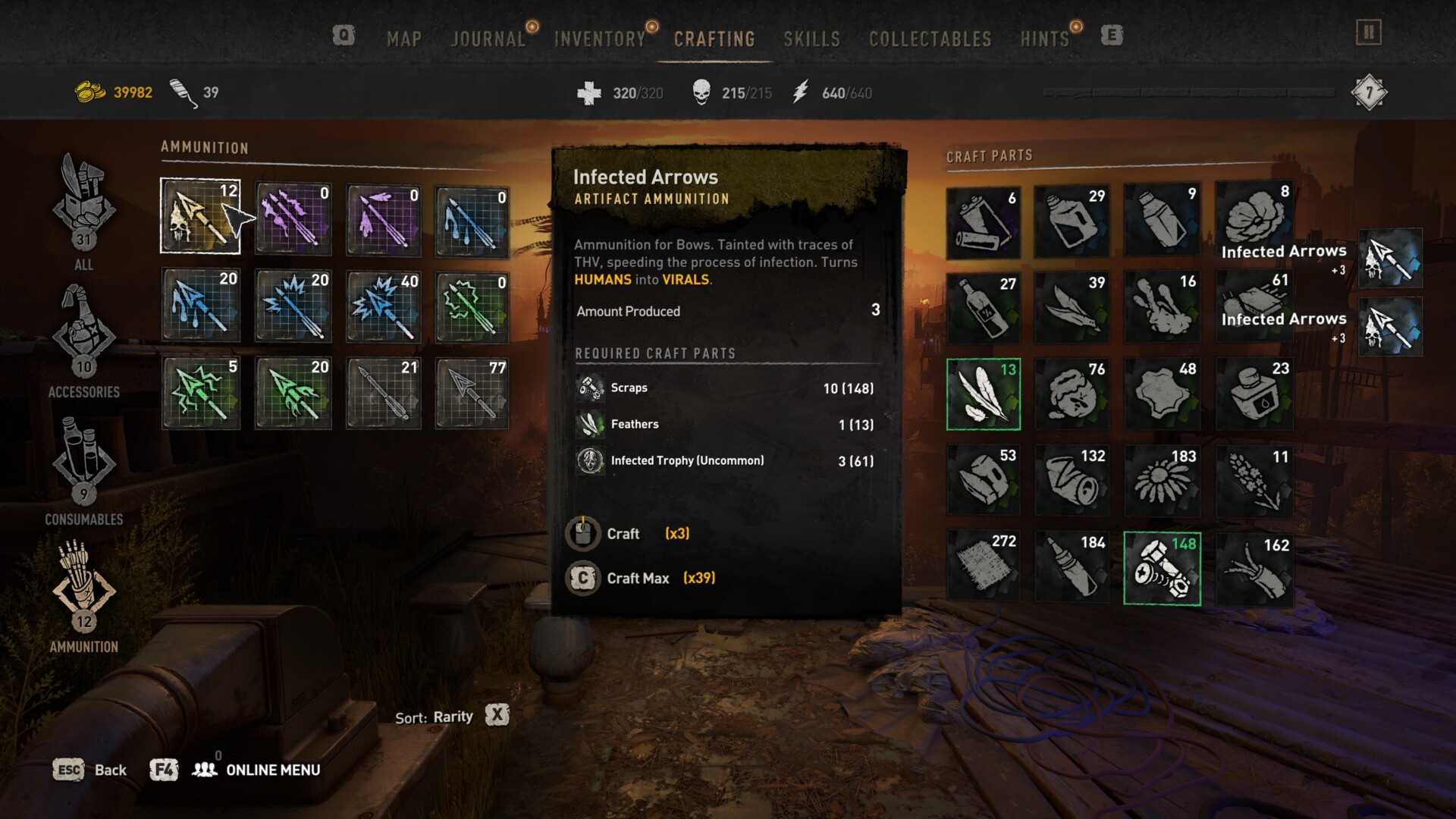Select the Ammunition category

click(x=83, y=596)
